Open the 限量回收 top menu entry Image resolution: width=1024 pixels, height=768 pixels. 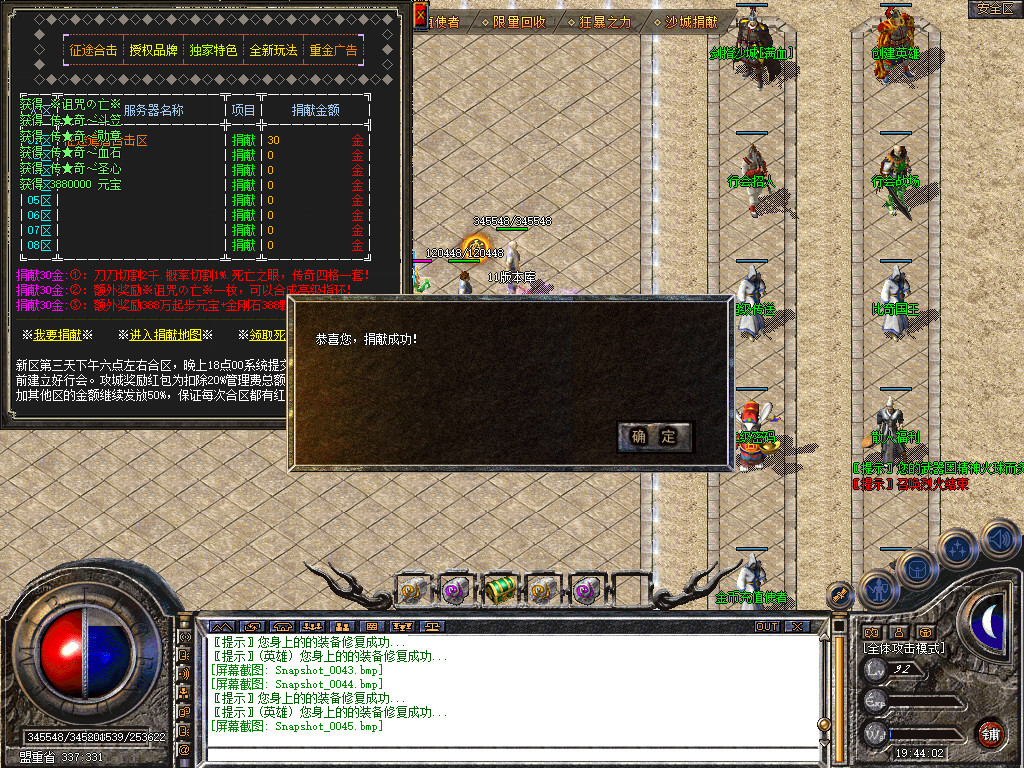[519, 21]
